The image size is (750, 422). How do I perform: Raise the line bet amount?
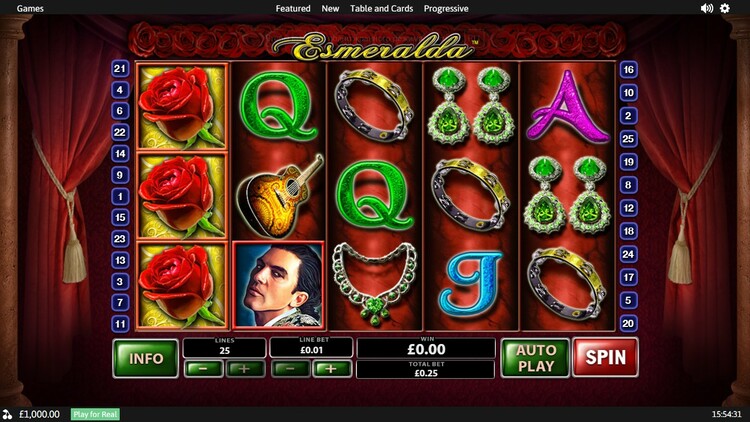click(x=332, y=368)
